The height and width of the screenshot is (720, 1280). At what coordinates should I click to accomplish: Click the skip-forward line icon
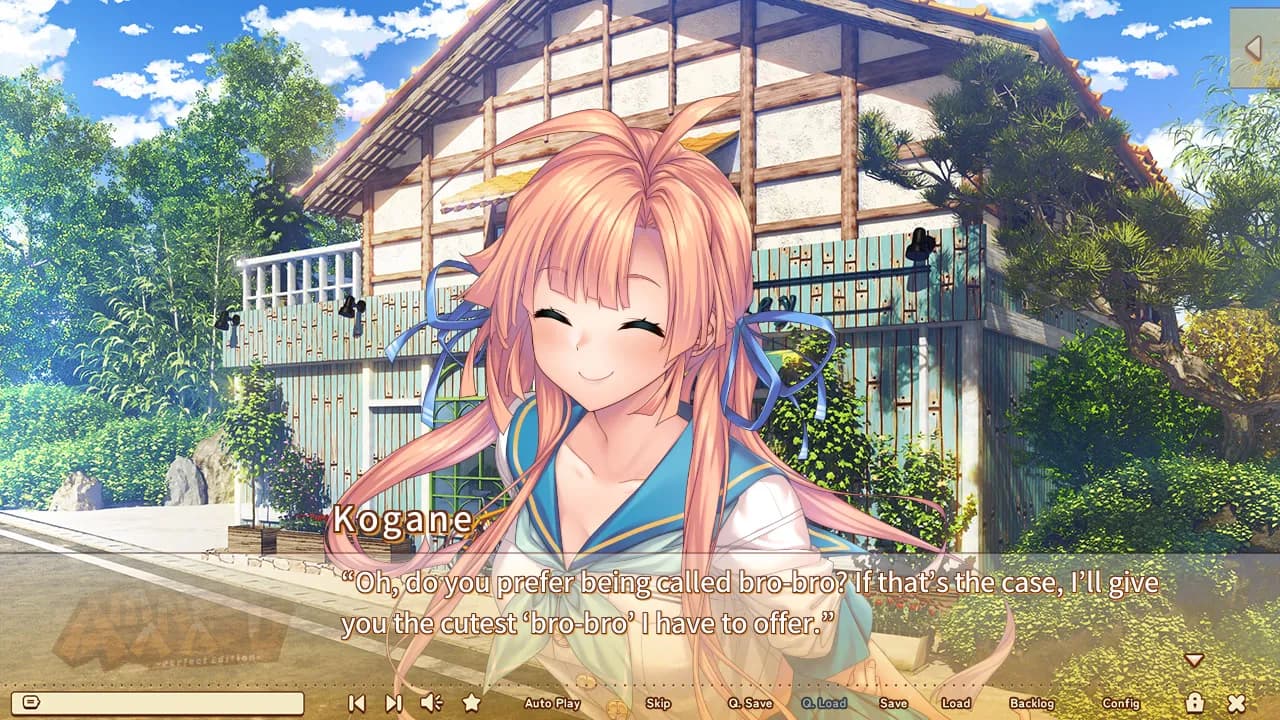point(392,704)
